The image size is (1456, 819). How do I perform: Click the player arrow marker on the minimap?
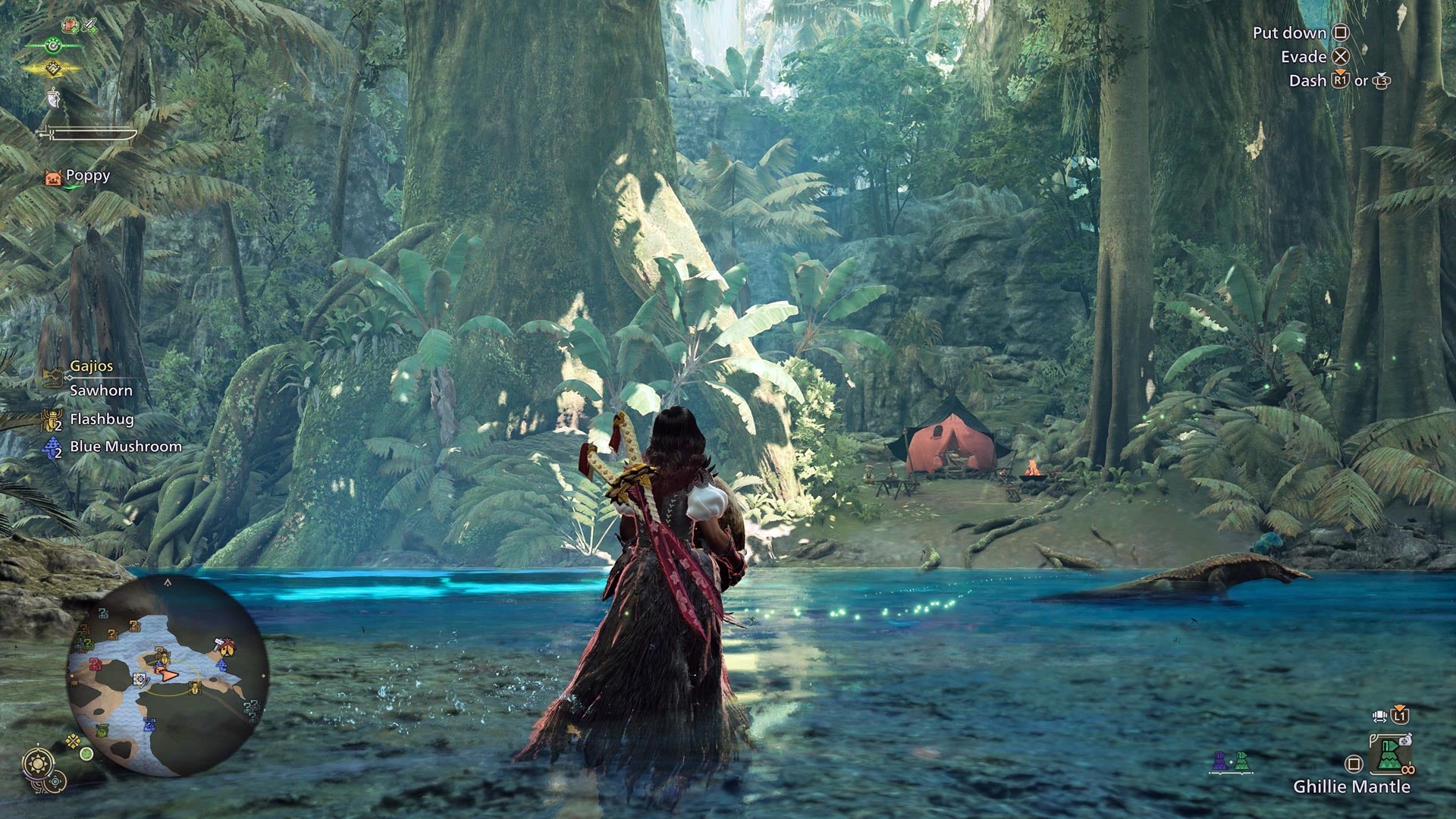pos(168,673)
